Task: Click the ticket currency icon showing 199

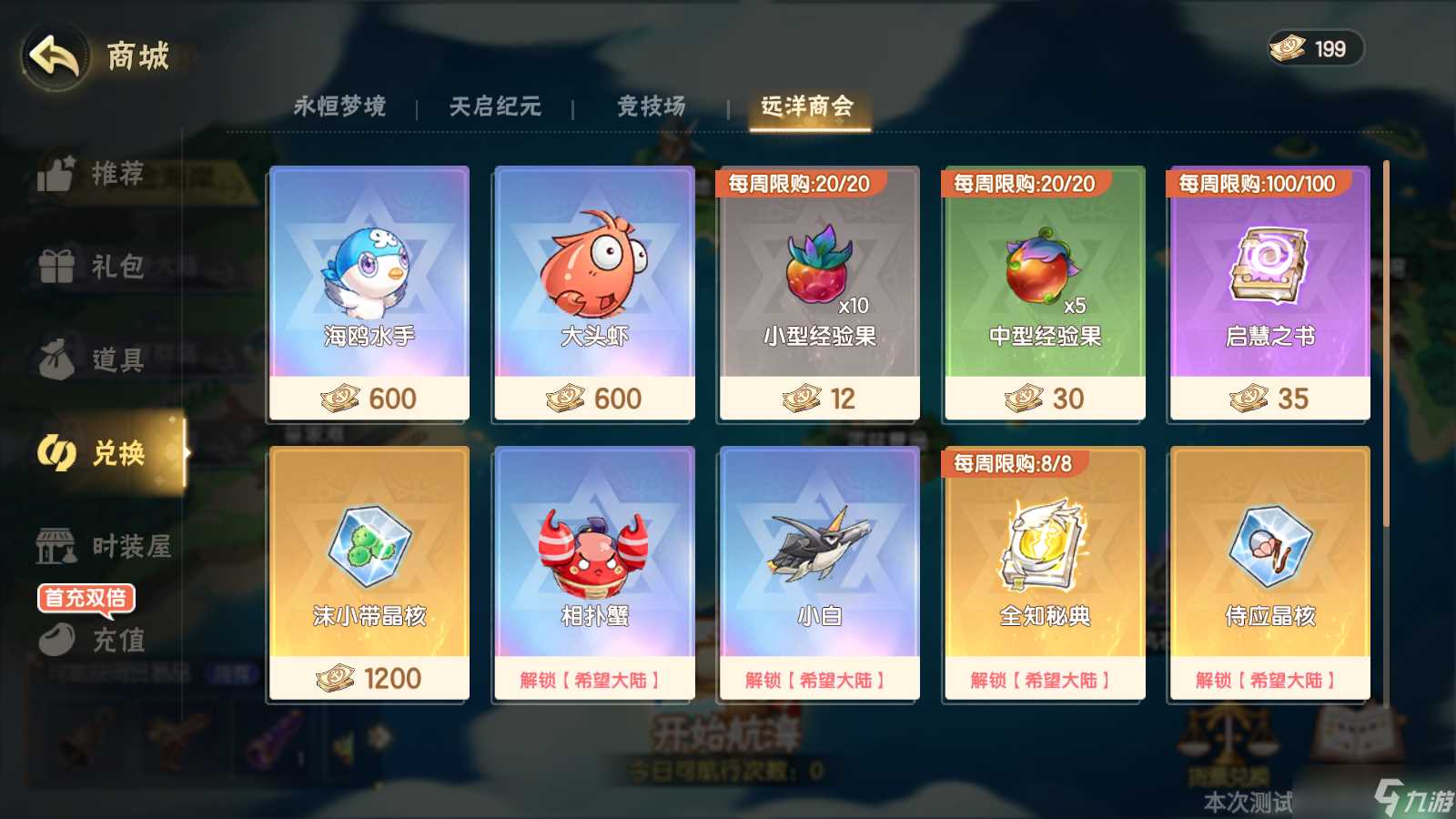Action: point(1286,49)
